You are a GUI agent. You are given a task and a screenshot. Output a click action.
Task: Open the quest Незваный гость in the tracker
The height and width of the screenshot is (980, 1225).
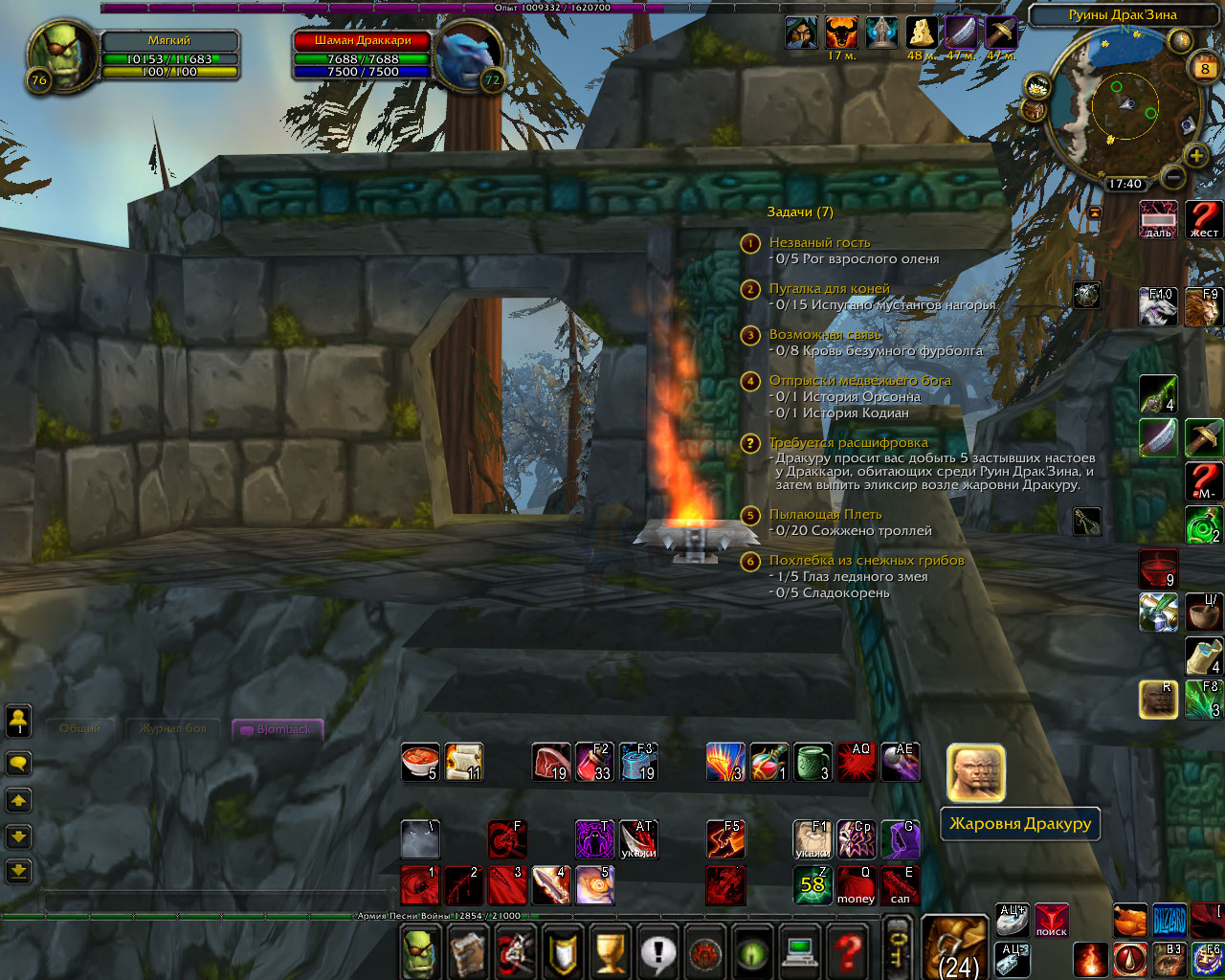[819, 243]
